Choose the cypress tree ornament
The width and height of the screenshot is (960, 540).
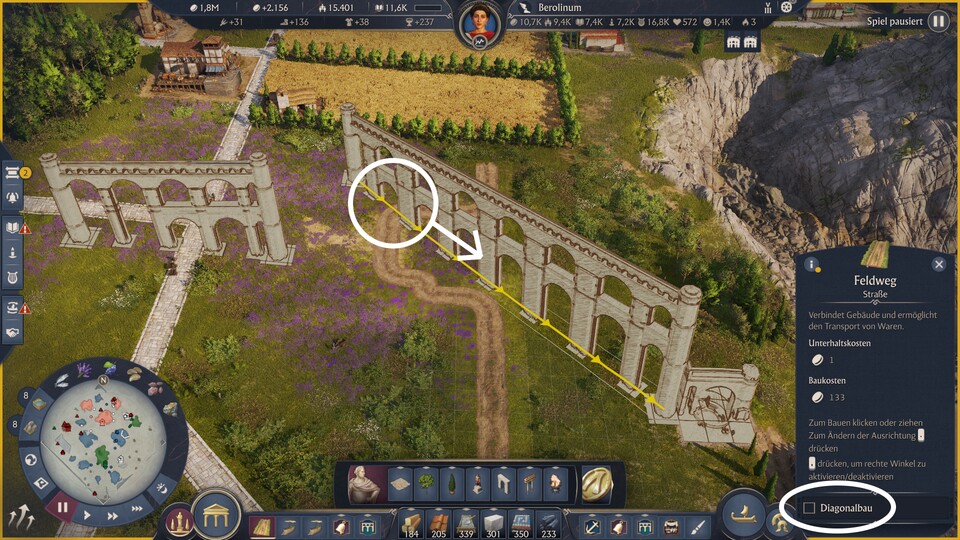[453, 484]
